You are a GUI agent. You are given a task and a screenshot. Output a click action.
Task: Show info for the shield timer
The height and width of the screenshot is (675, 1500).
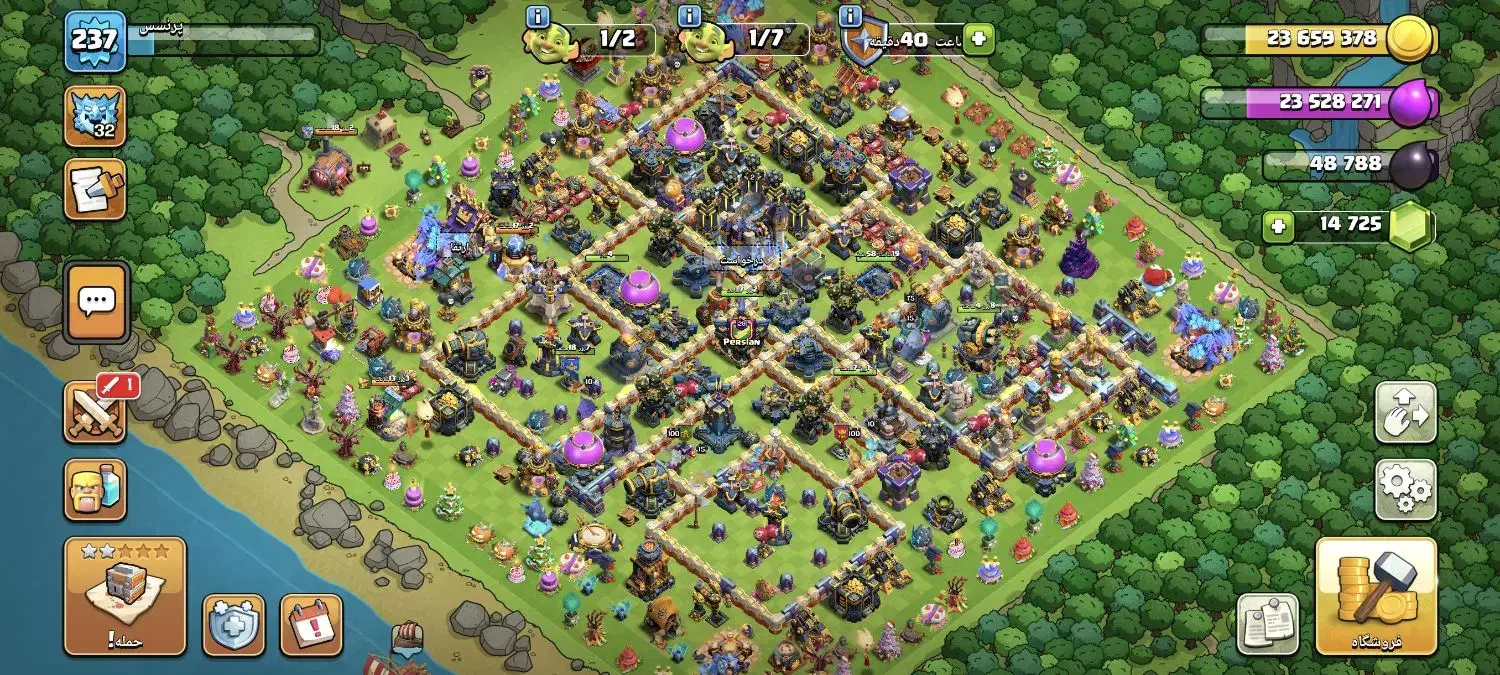(x=851, y=16)
